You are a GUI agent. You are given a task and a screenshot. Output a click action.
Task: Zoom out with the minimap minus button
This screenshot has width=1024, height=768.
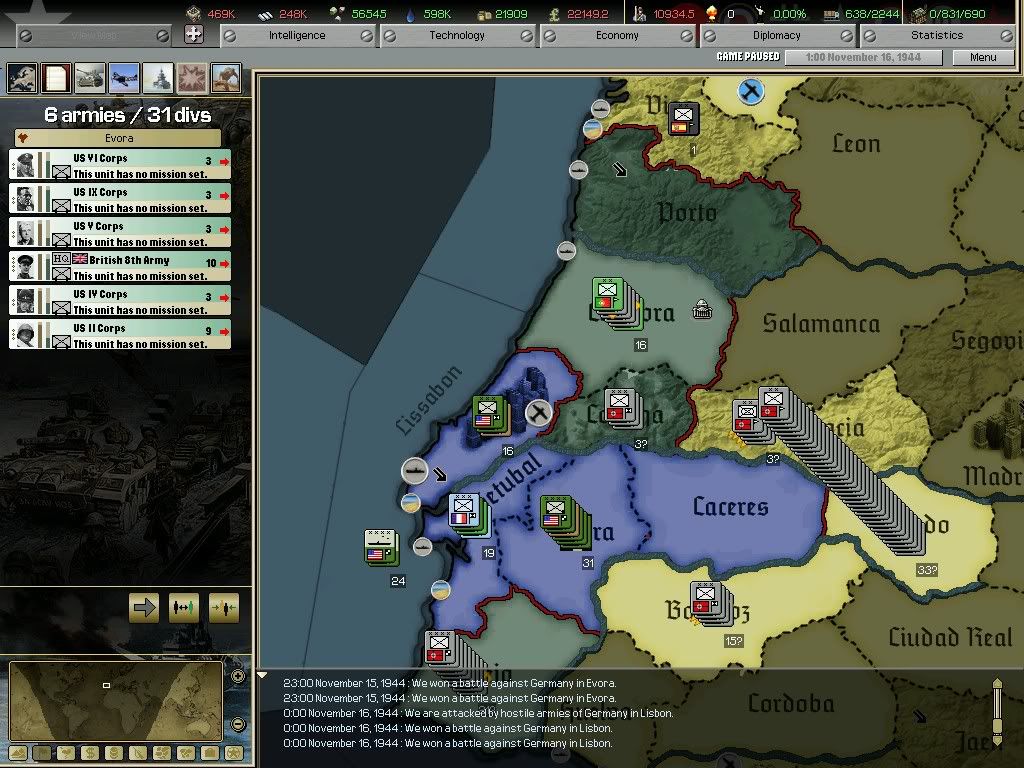pyautogui.click(x=238, y=724)
